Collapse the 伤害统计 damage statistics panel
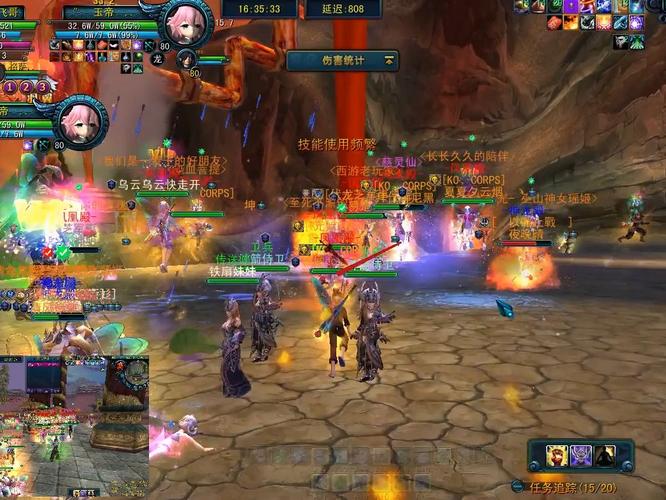666x500 pixels. [x=388, y=61]
